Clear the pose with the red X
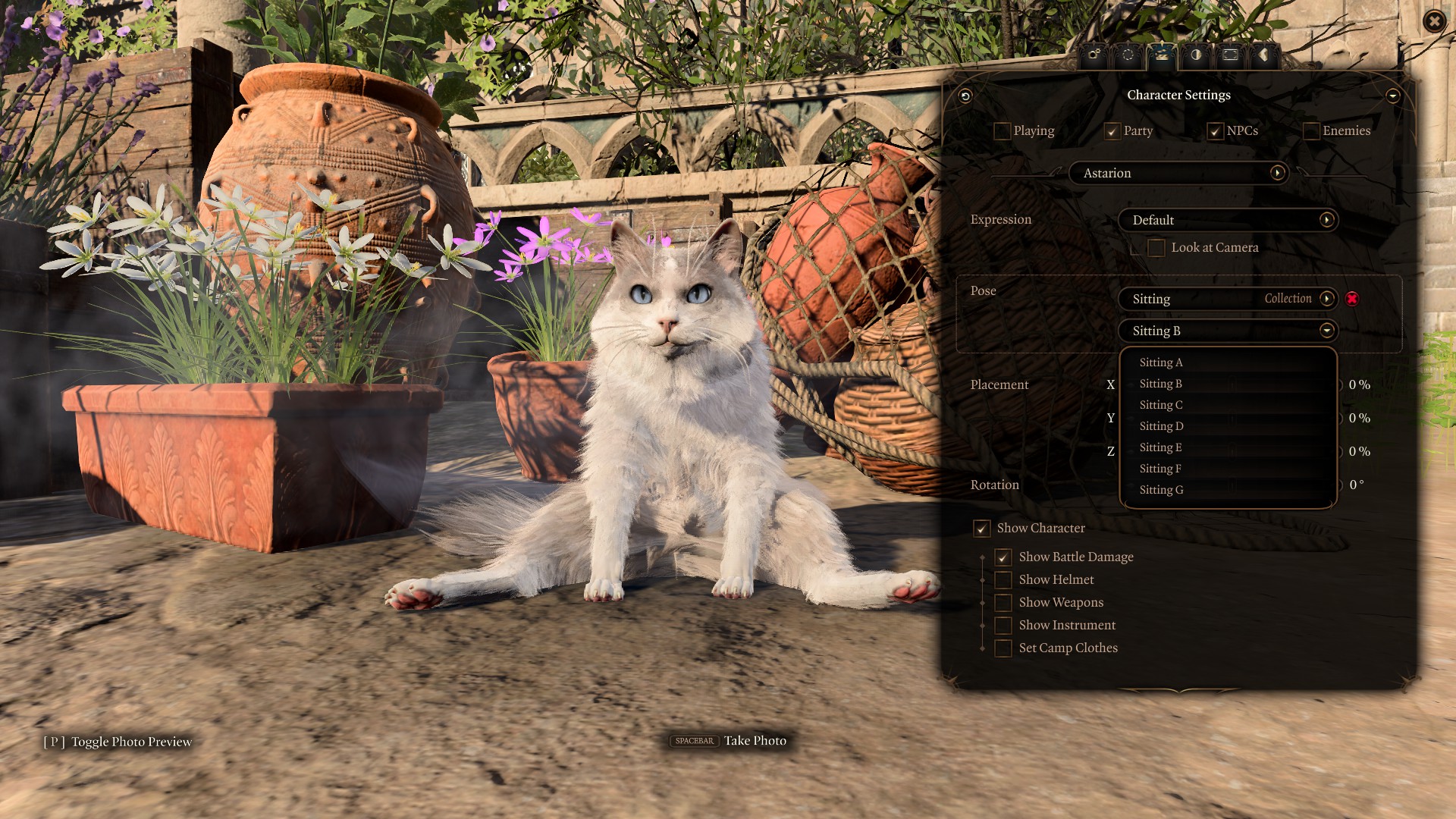The image size is (1456, 819). tap(1352, 299)
